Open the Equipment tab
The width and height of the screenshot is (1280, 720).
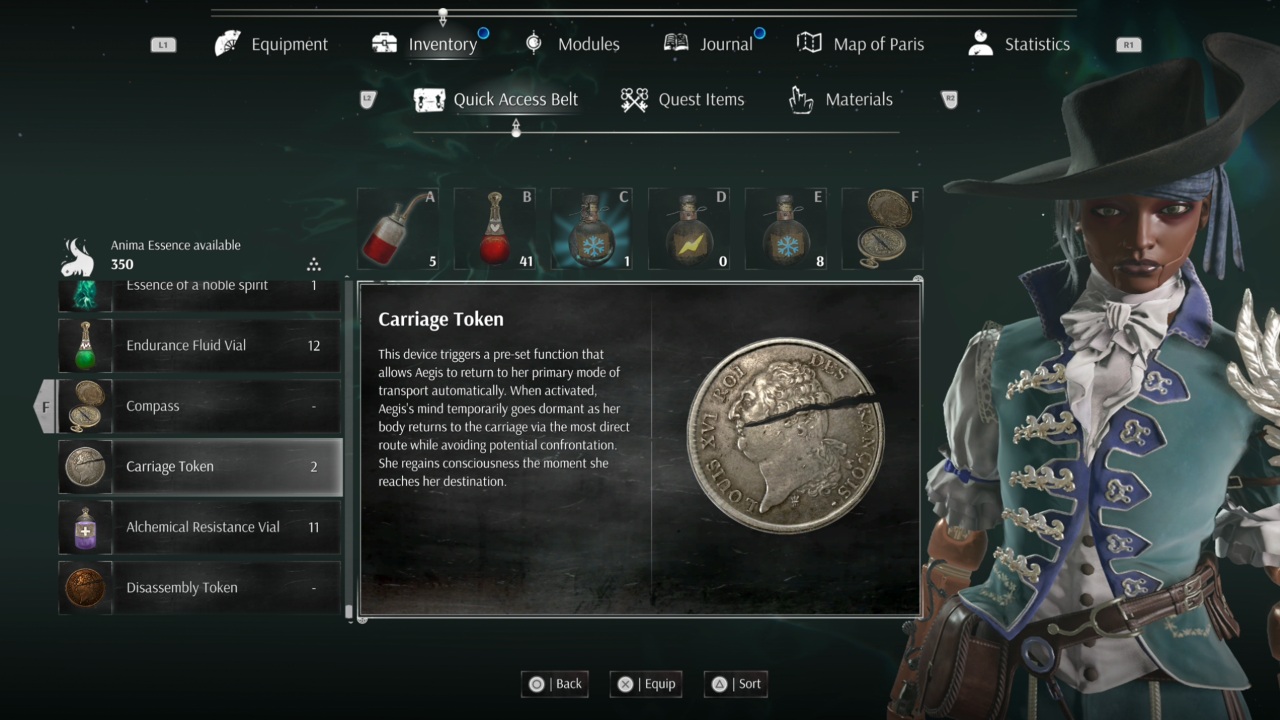pos(272,44)
